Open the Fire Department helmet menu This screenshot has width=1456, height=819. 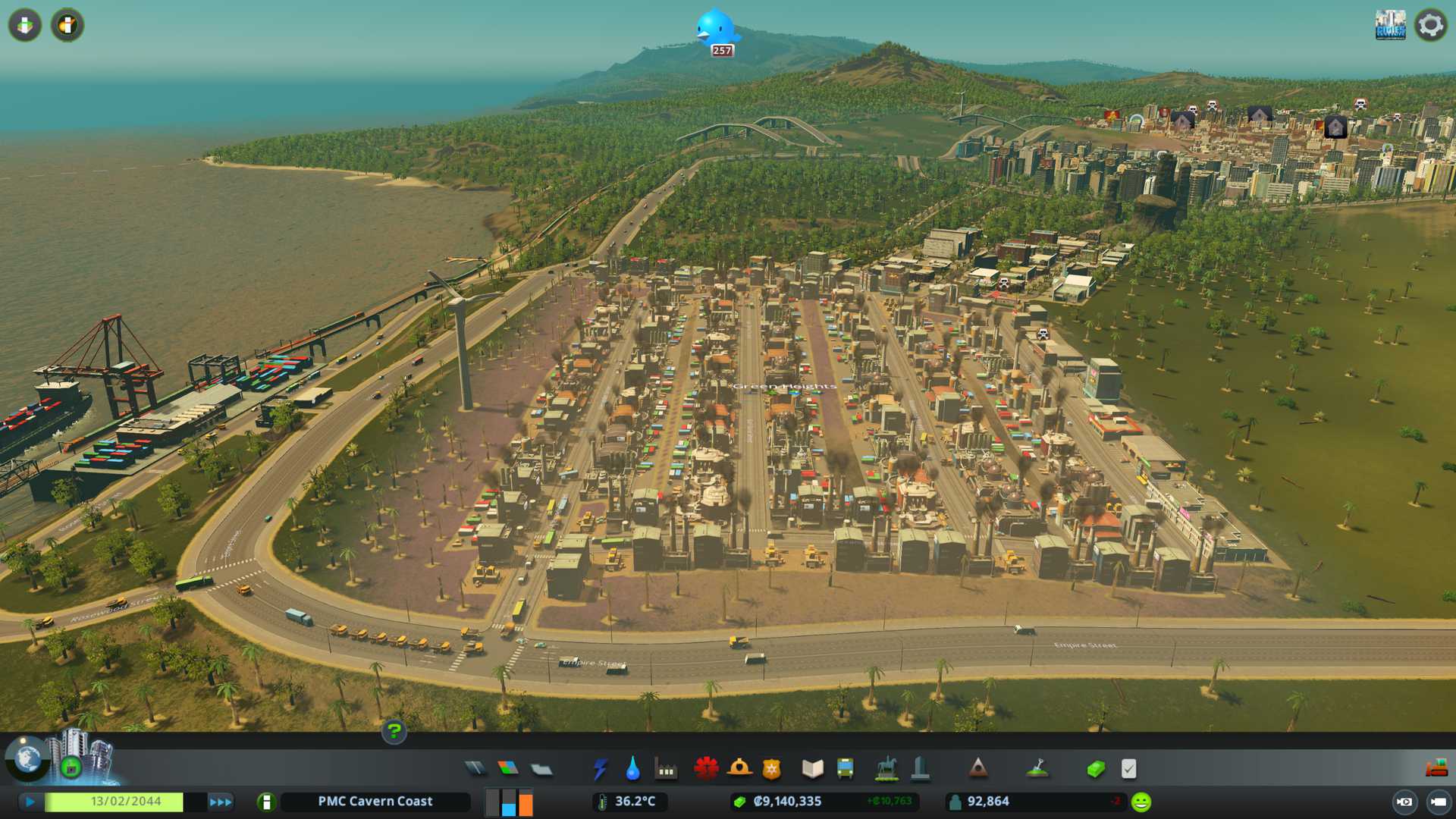pos(739,769)
